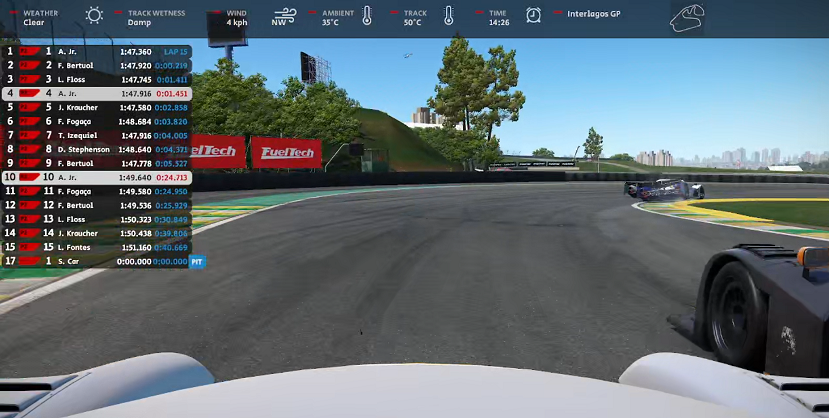Choose L. Floss in third position

[96, 79]
